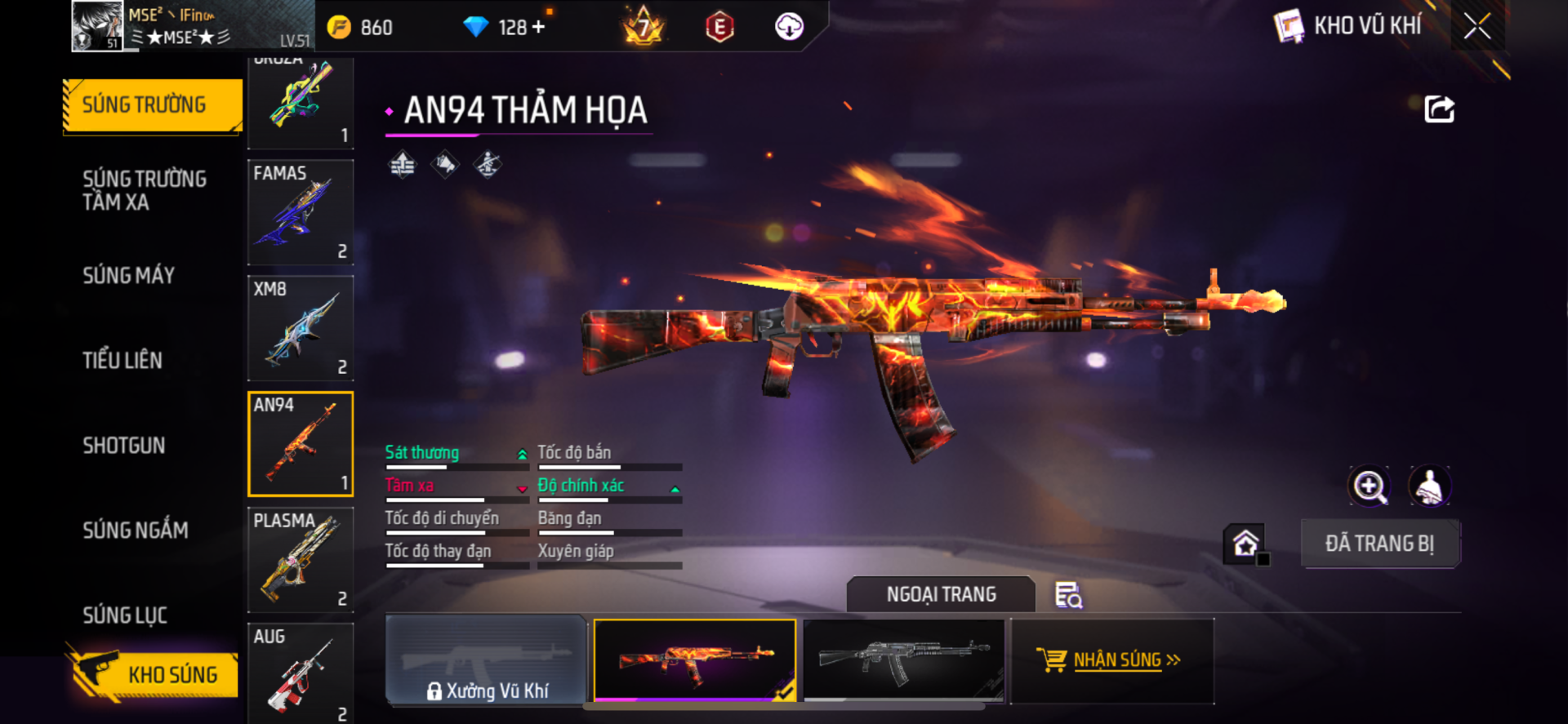Show the Shotgun category
The image size is (1568, 724).
point(124,446)
